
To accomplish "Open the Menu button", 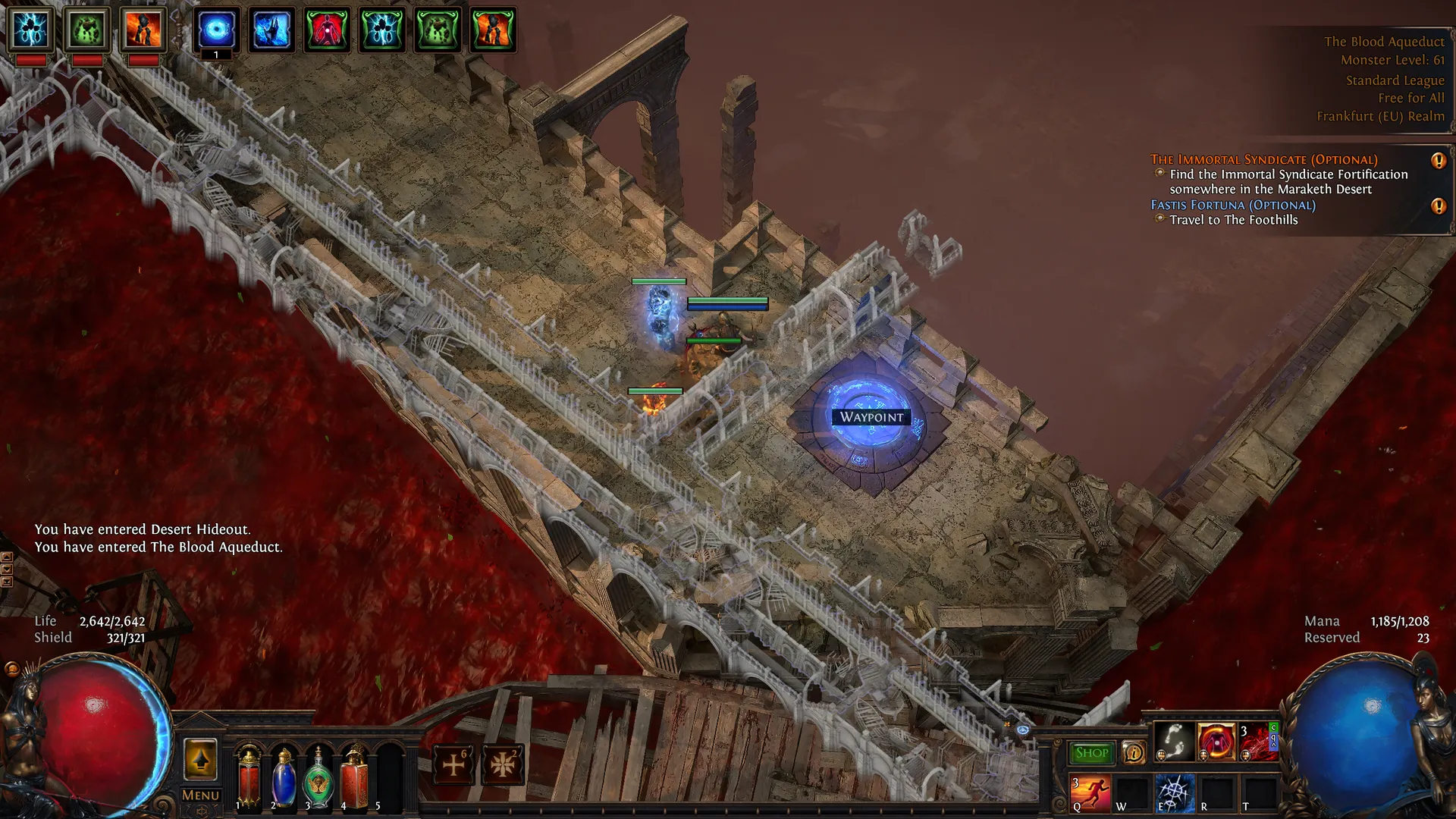I will pos(200,795).
